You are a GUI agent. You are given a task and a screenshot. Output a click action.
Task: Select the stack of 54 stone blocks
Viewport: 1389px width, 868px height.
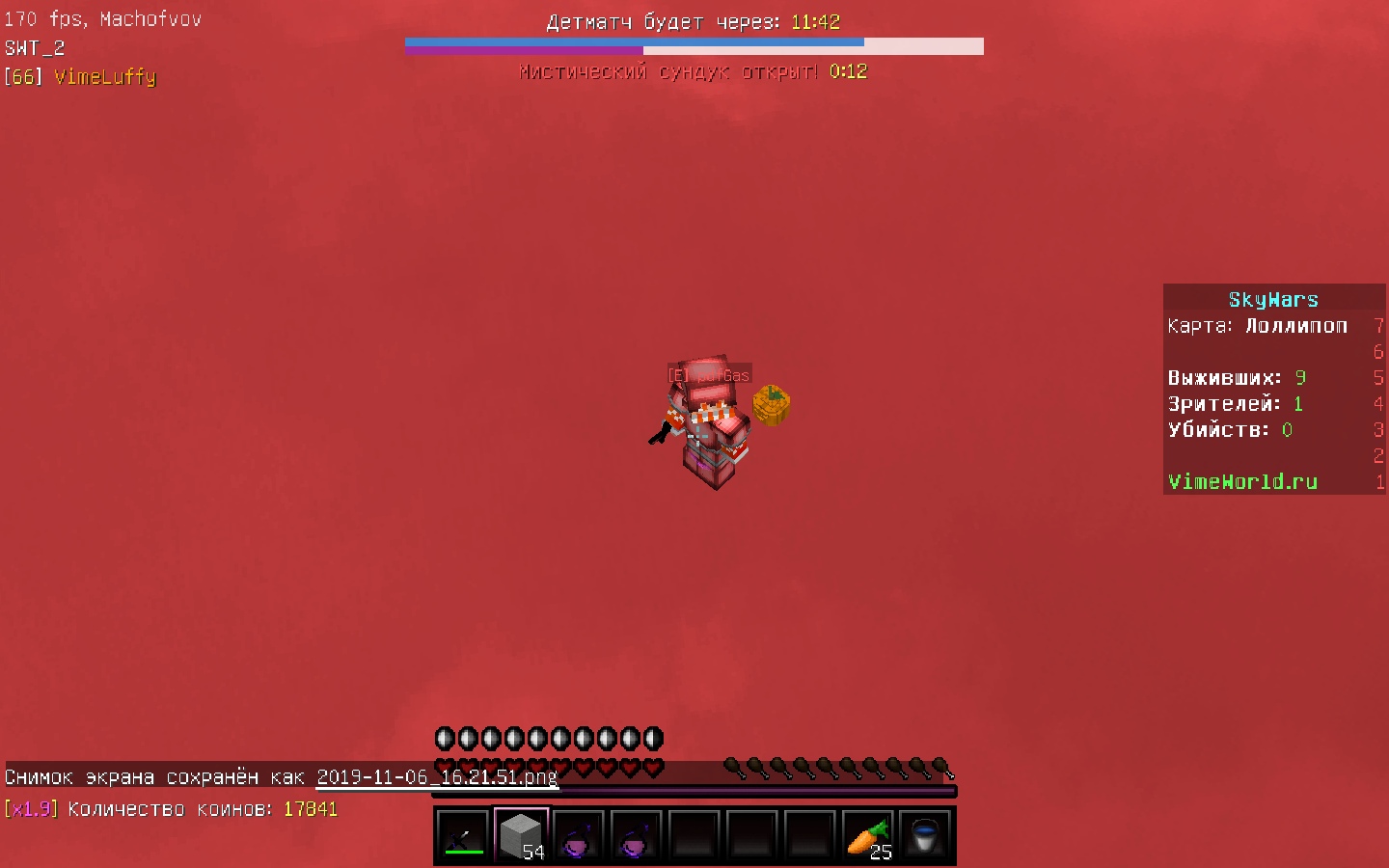520,835
